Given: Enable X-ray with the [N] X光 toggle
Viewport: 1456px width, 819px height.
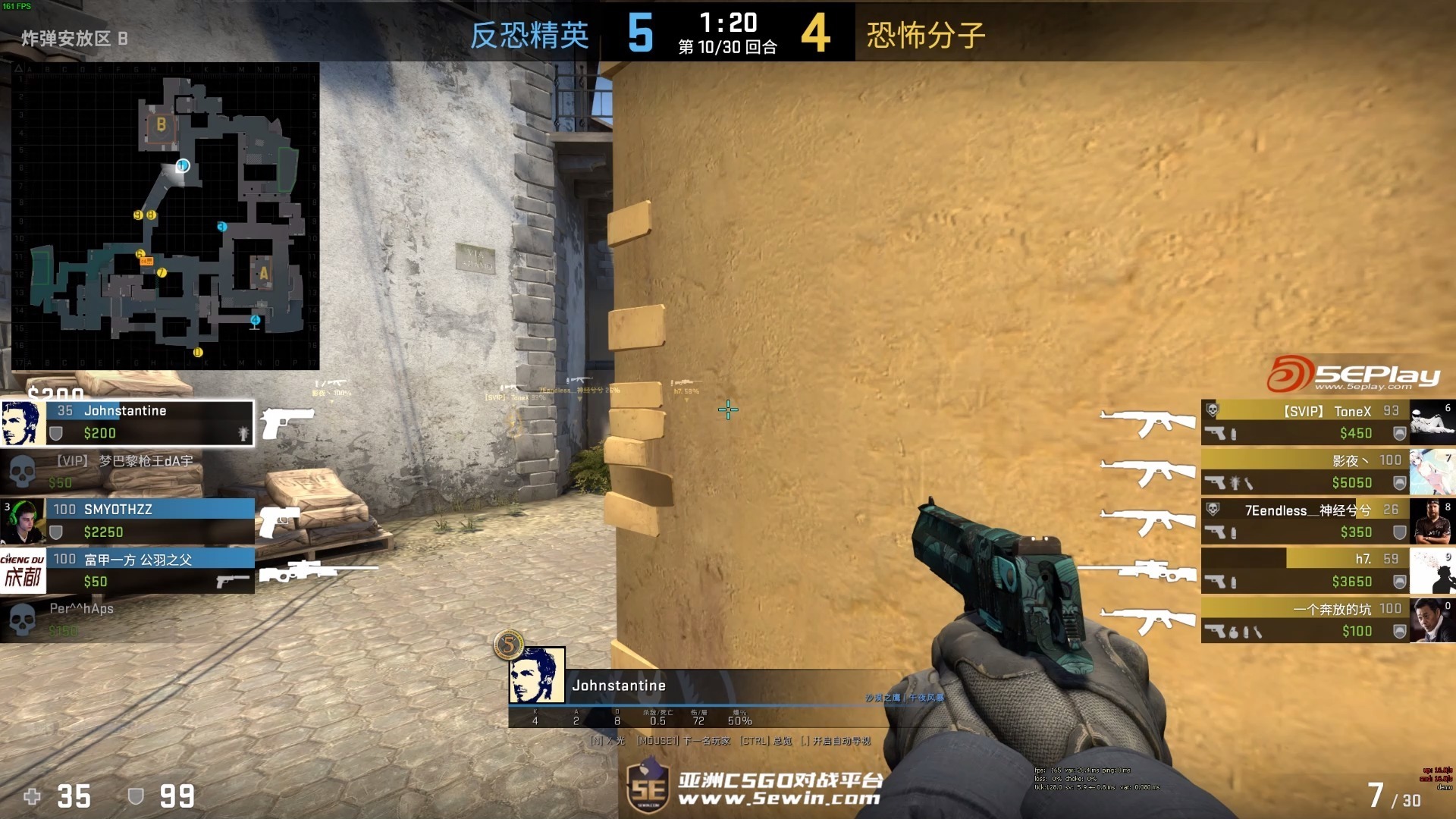Looking at the screenshot, I should 605,741.
